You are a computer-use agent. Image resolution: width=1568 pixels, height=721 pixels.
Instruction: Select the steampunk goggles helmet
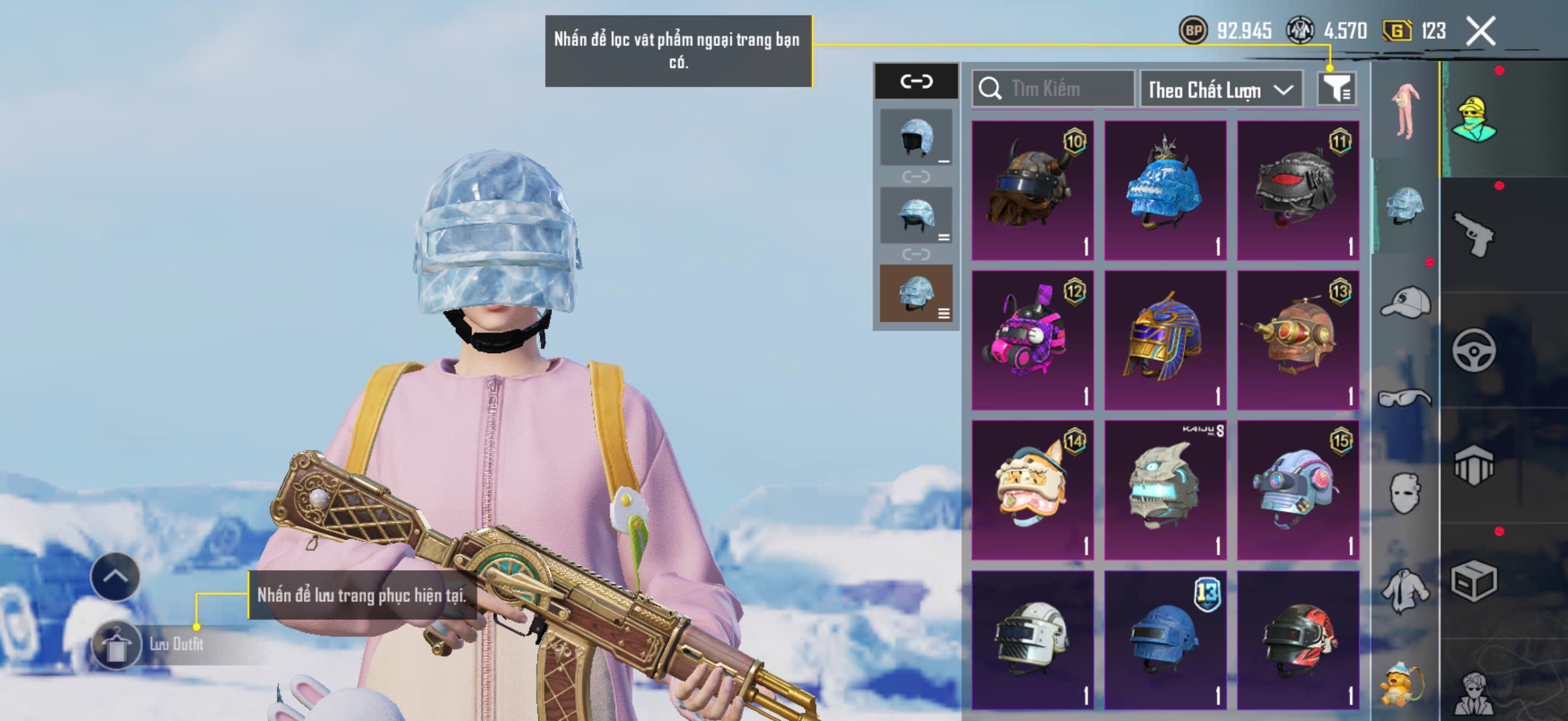(1298, 340)
